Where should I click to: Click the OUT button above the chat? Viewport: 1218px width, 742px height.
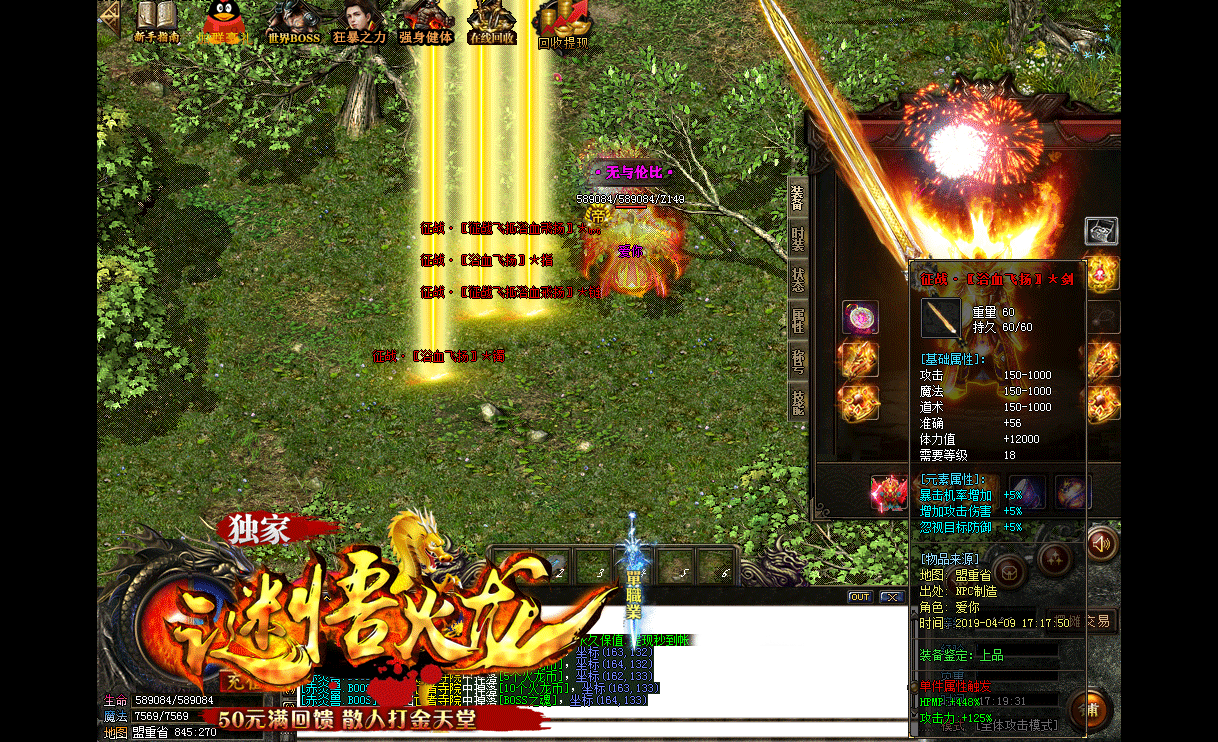coord(859,597)
